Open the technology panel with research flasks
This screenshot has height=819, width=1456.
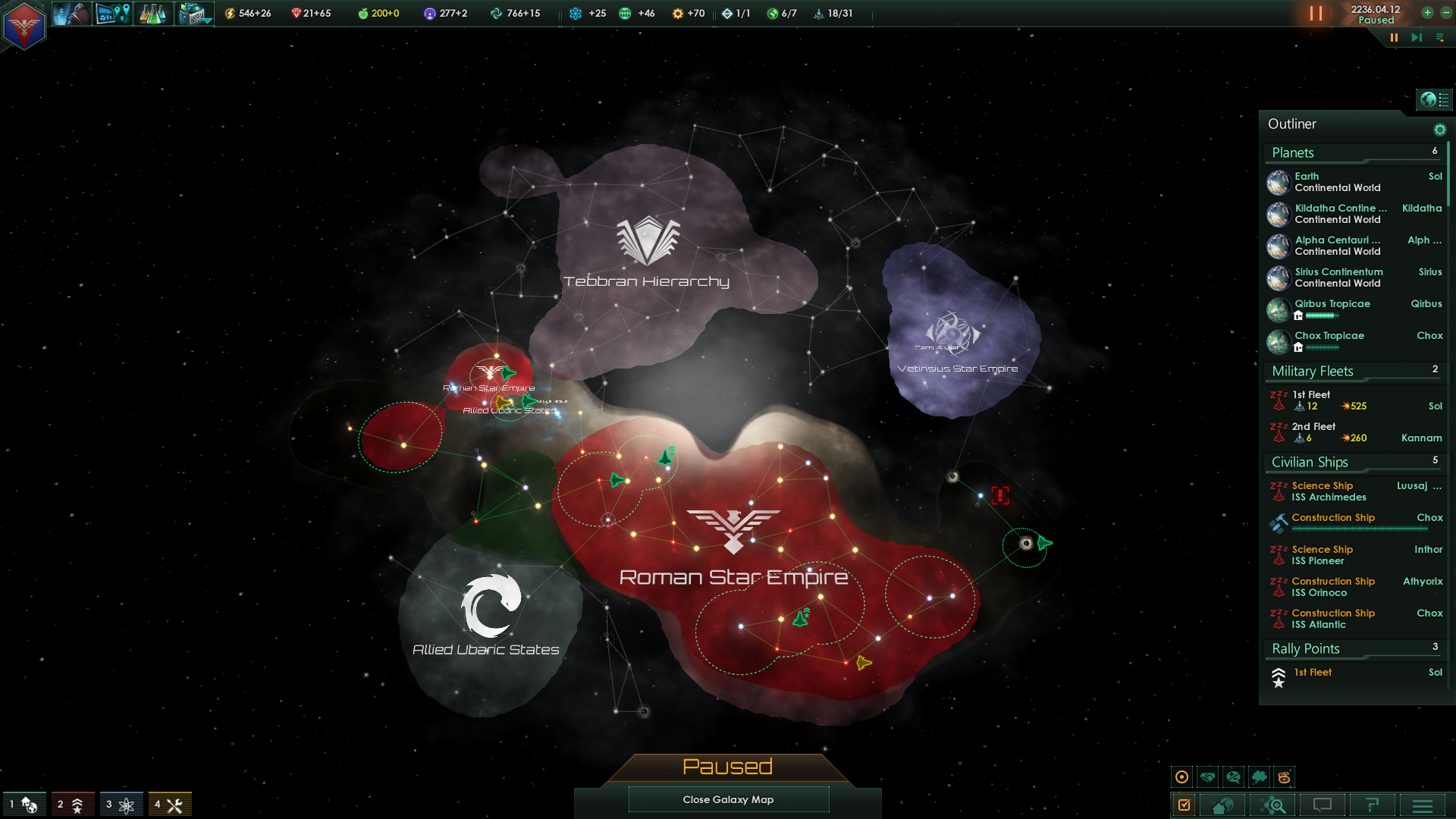(154, 13)
